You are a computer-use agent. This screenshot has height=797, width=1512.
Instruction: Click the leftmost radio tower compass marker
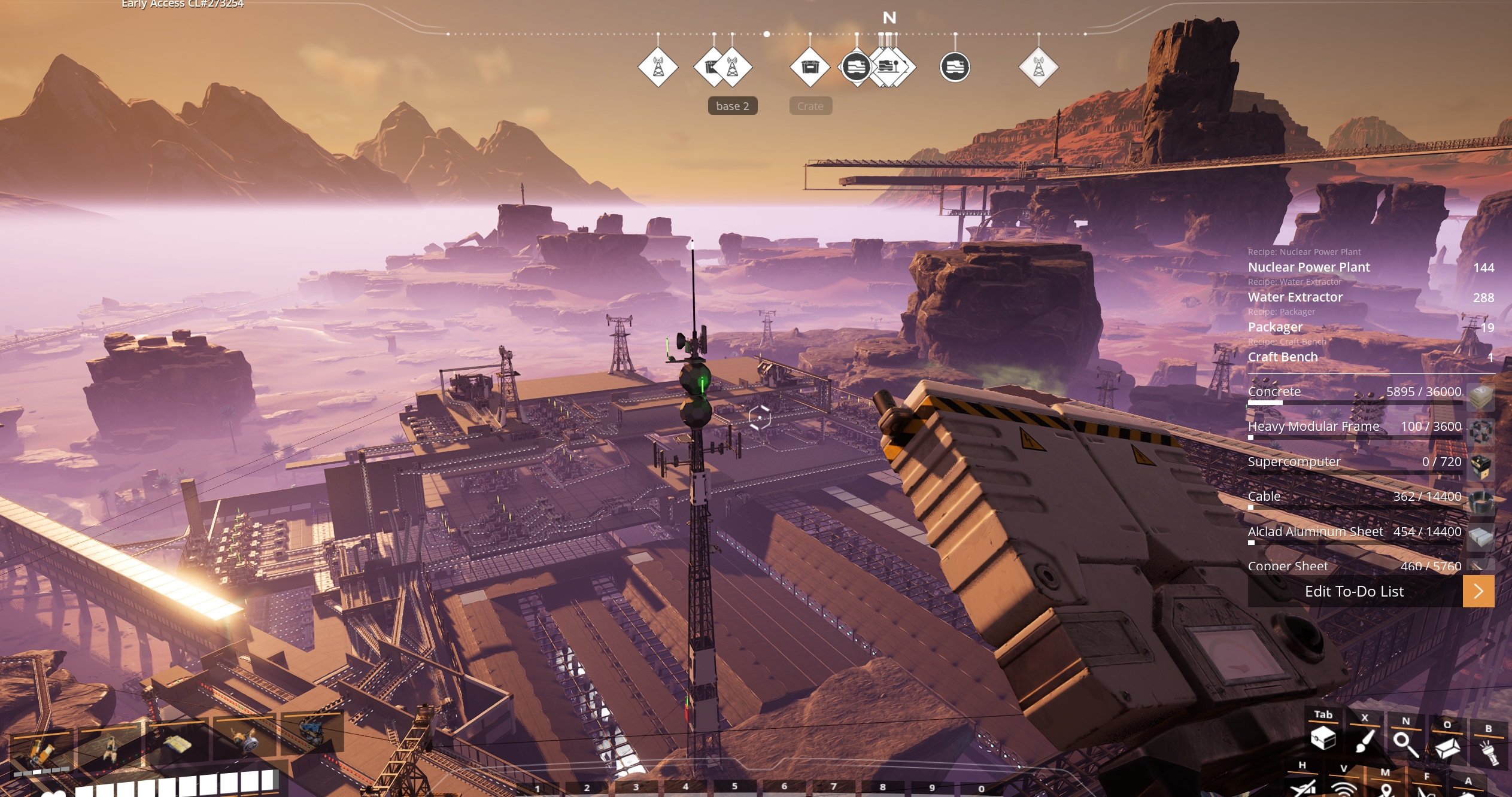coord(658,67)
